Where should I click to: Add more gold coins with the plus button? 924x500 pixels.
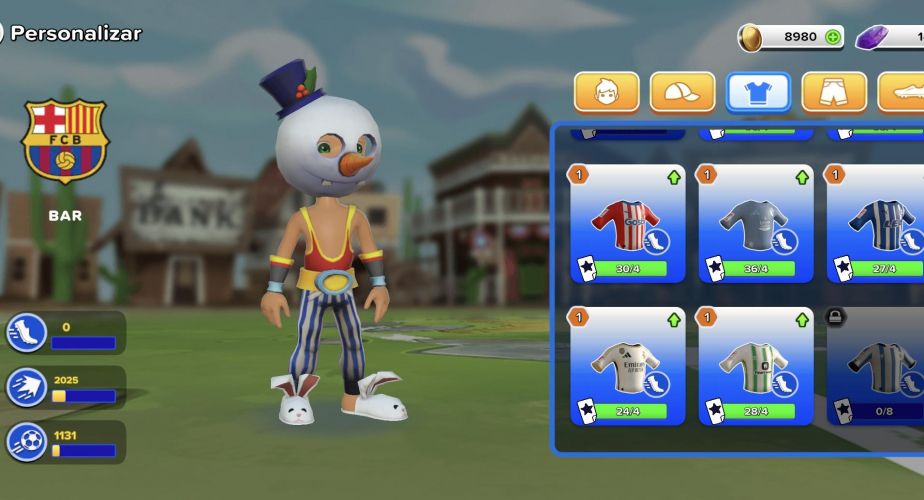833,37
